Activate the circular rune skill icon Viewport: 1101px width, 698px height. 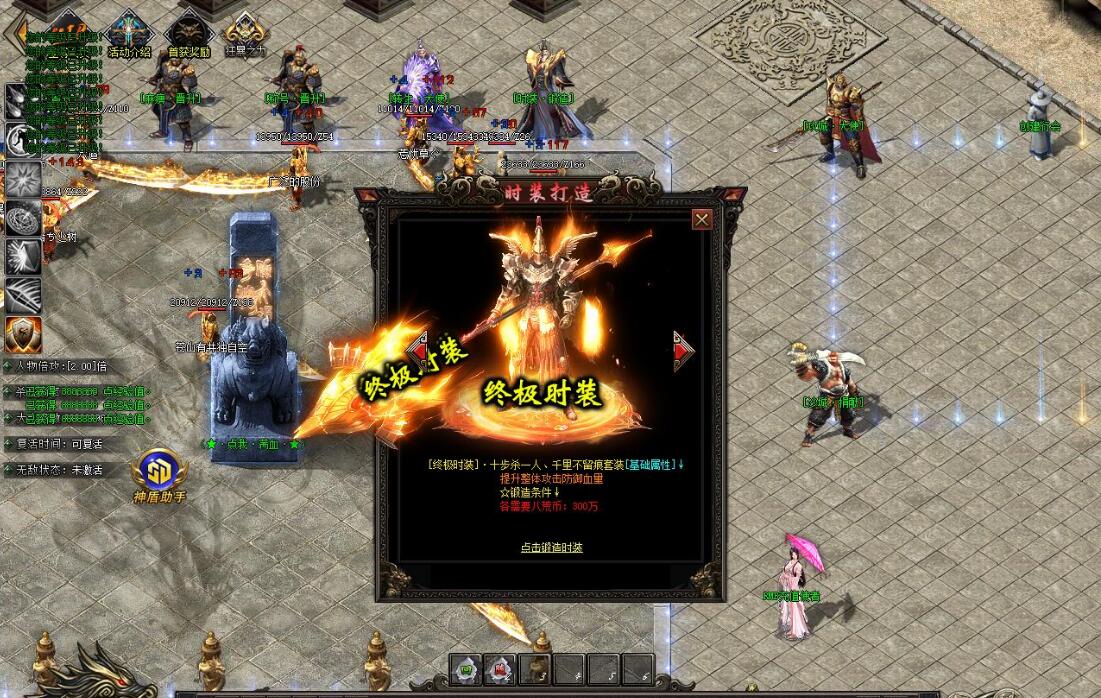(x=22, y=218)
